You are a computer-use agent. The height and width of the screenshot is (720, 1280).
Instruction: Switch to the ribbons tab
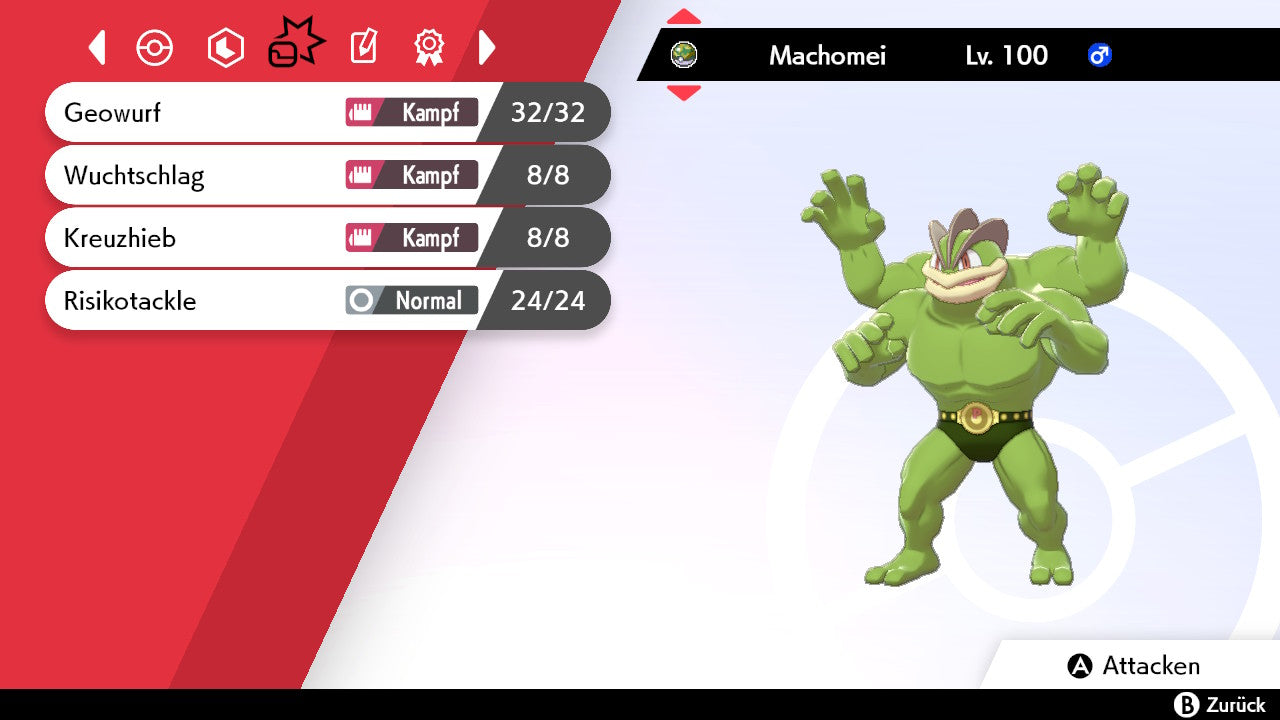(429, 47)
